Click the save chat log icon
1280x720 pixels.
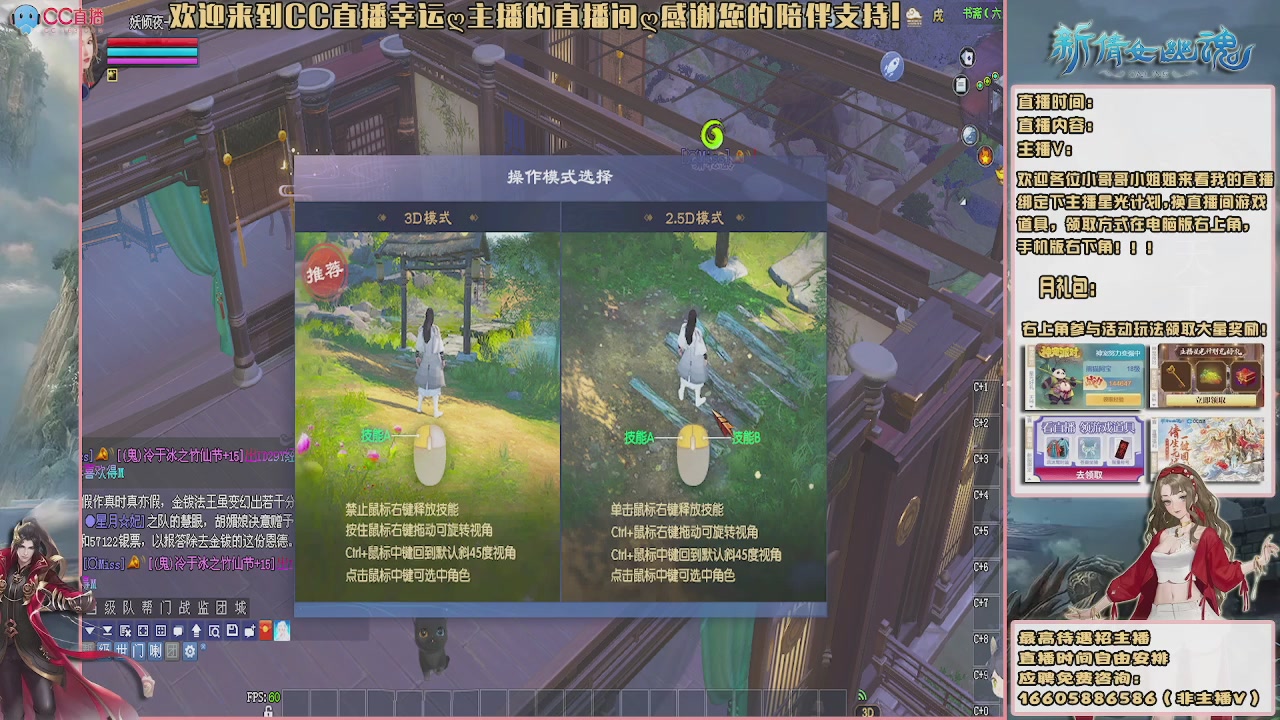tap(233, 632)
